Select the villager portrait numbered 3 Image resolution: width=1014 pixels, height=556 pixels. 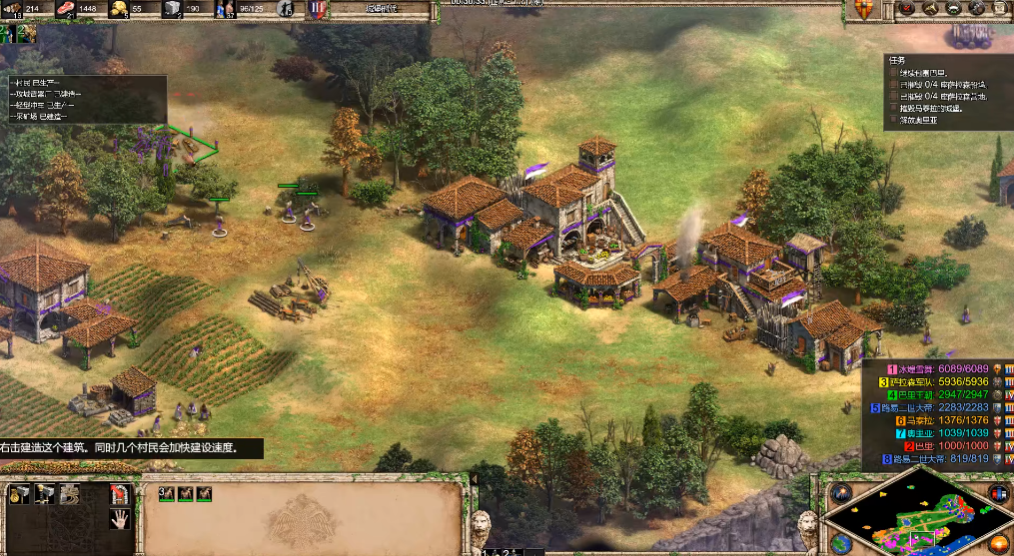pyautogui.click(x=167, y=494)
